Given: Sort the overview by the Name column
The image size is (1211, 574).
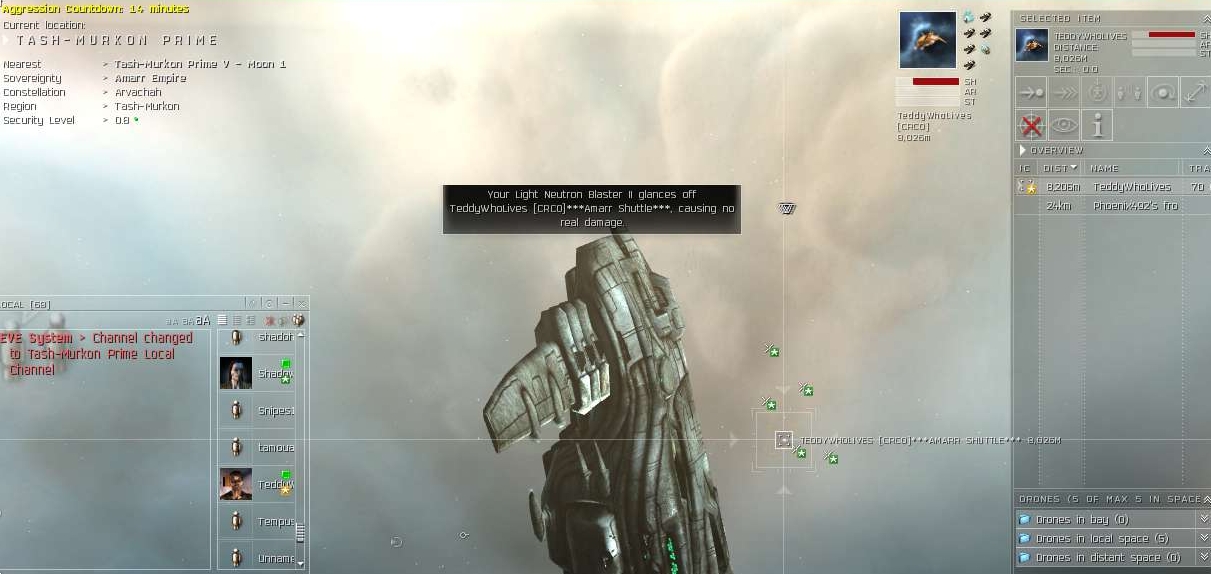Looking at the screenshot, I should [1104, 168].
